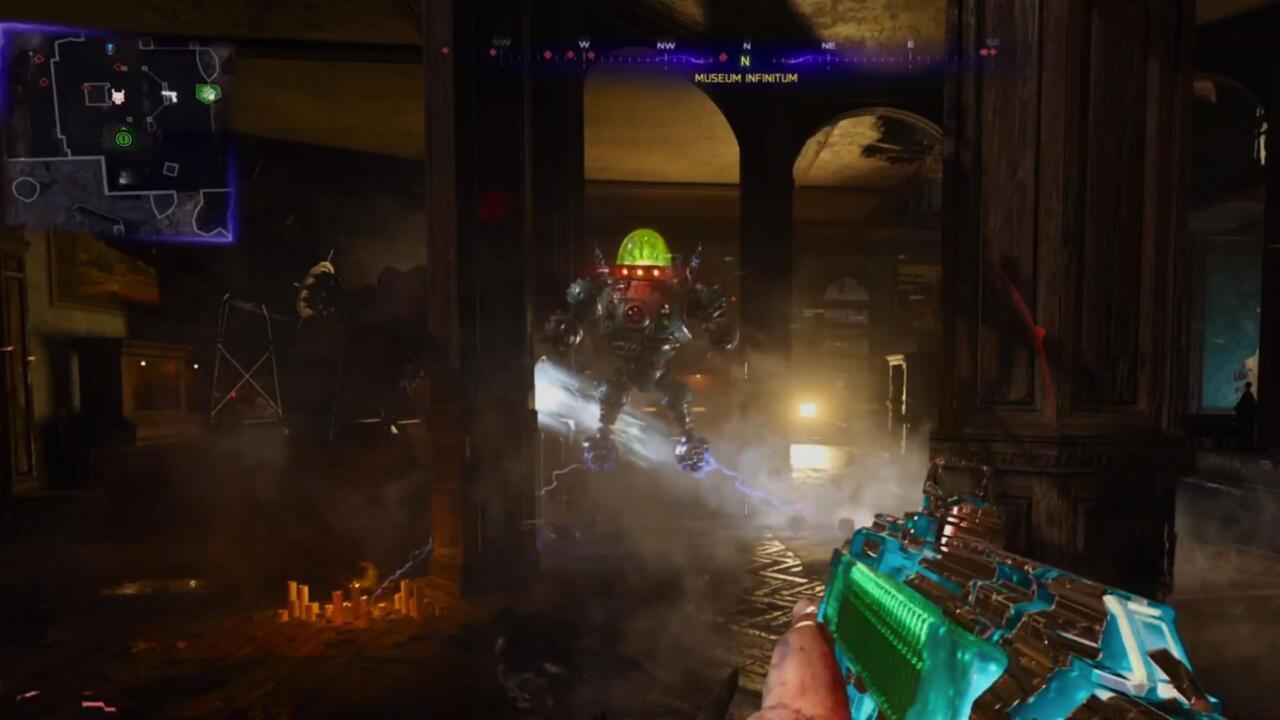Click the upper-left red diamond inside the minimap
1280x720 pixels.
[38, 59]
